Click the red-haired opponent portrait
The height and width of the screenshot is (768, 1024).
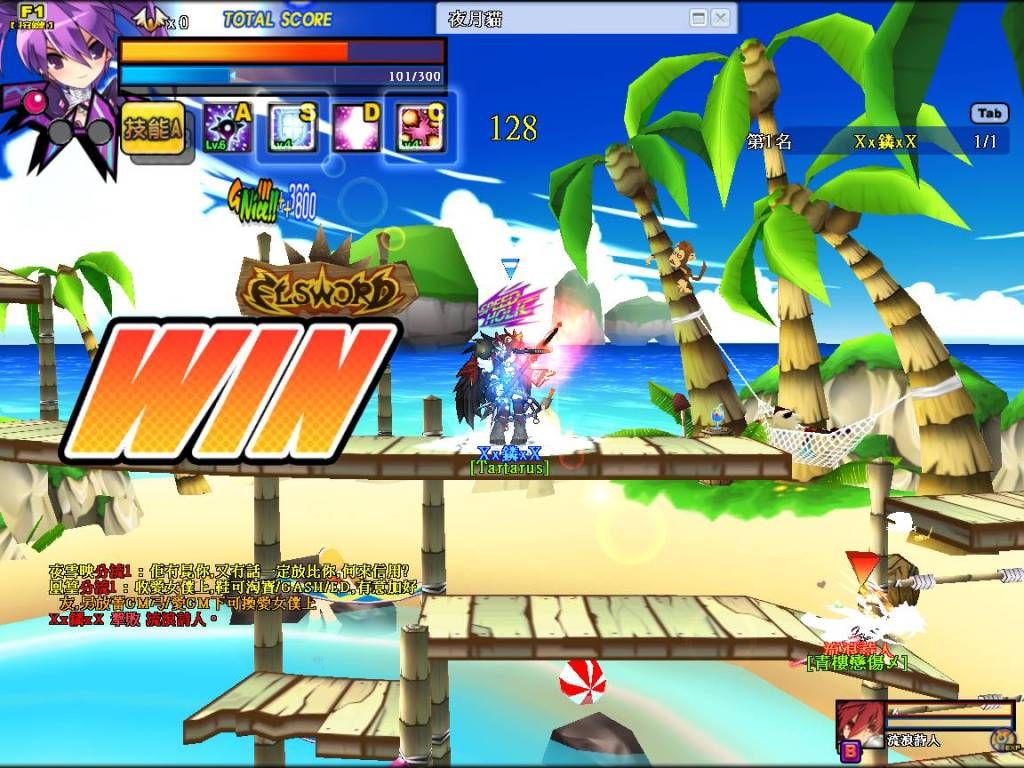[x=858, y=723]
